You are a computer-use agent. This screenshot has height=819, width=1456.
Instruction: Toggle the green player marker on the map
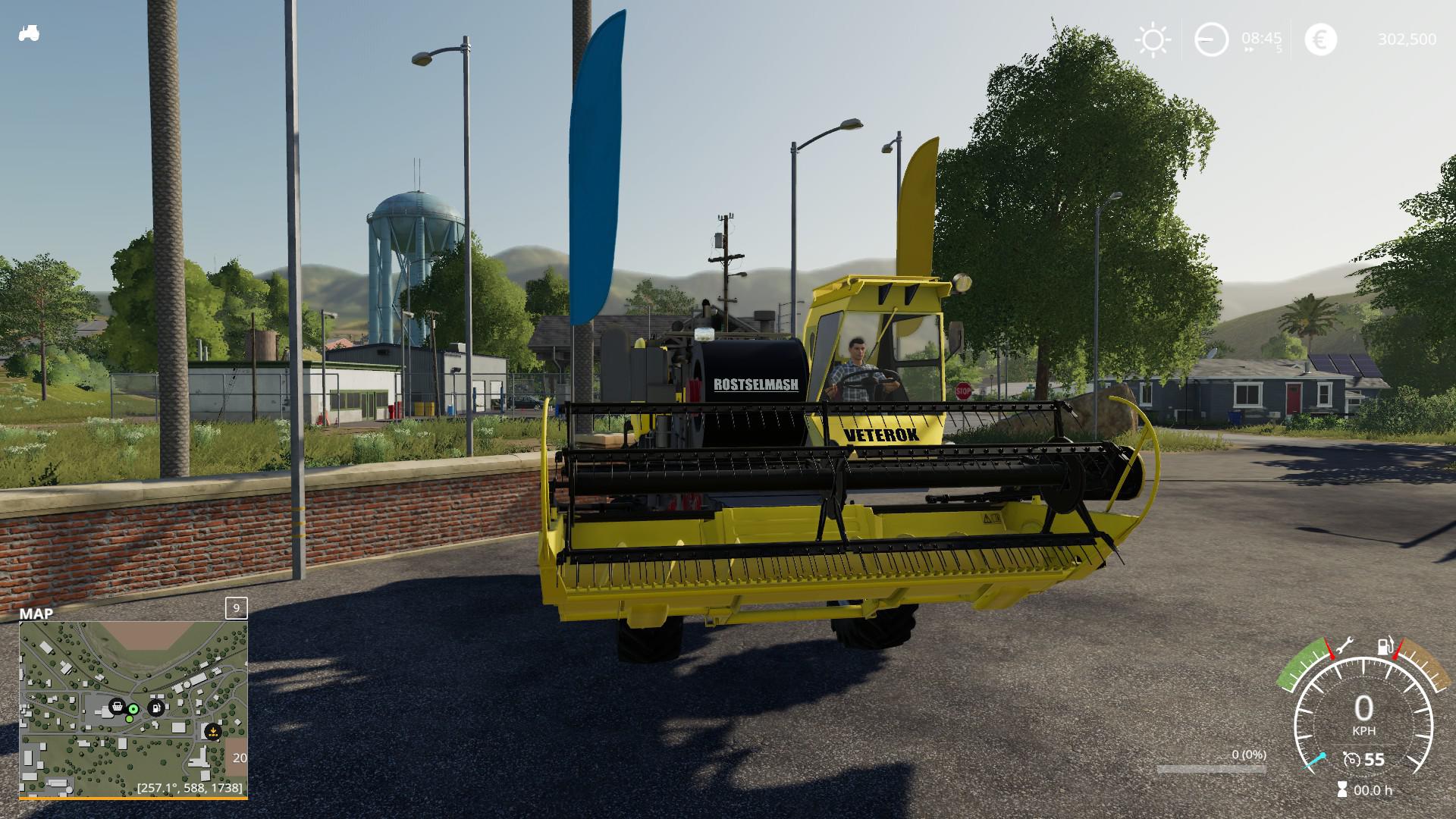pos(133,709)
